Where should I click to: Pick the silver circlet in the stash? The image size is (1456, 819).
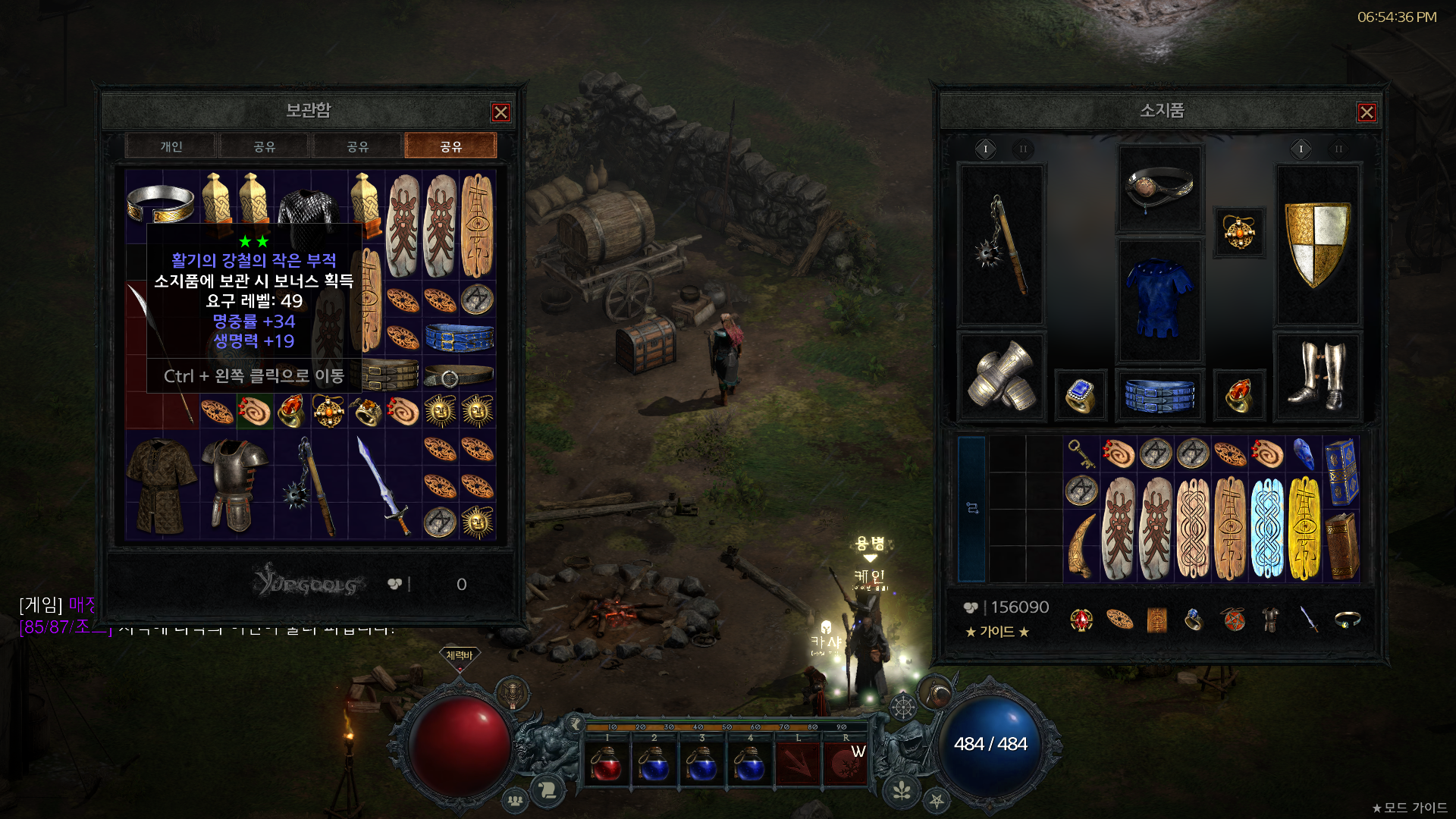tap(161, 202)
